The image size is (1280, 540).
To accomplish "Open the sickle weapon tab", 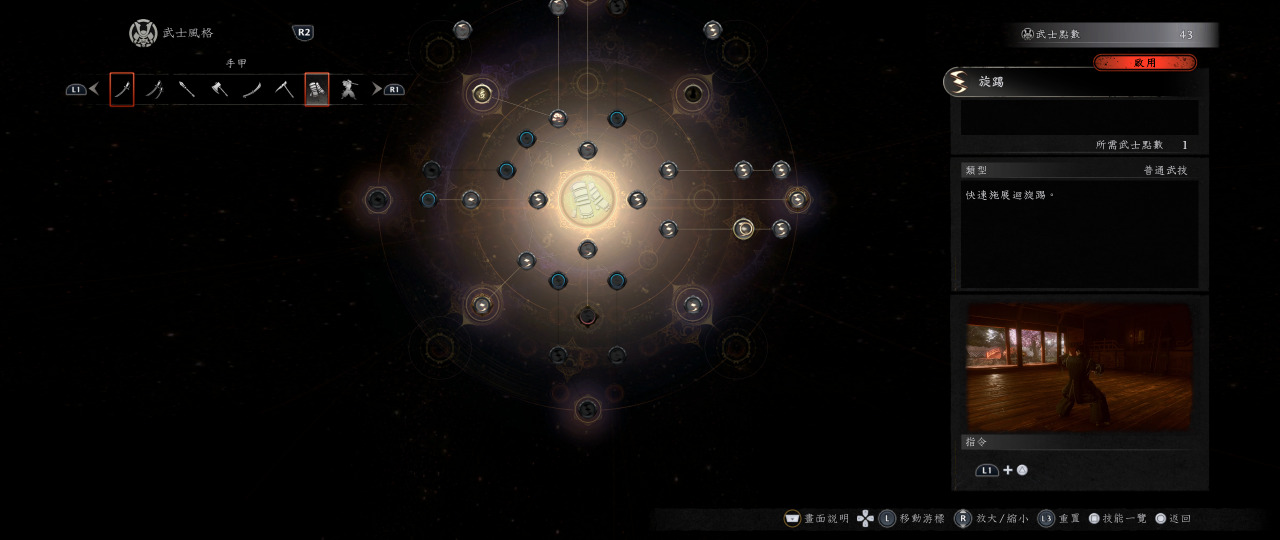I will (284, 90).
